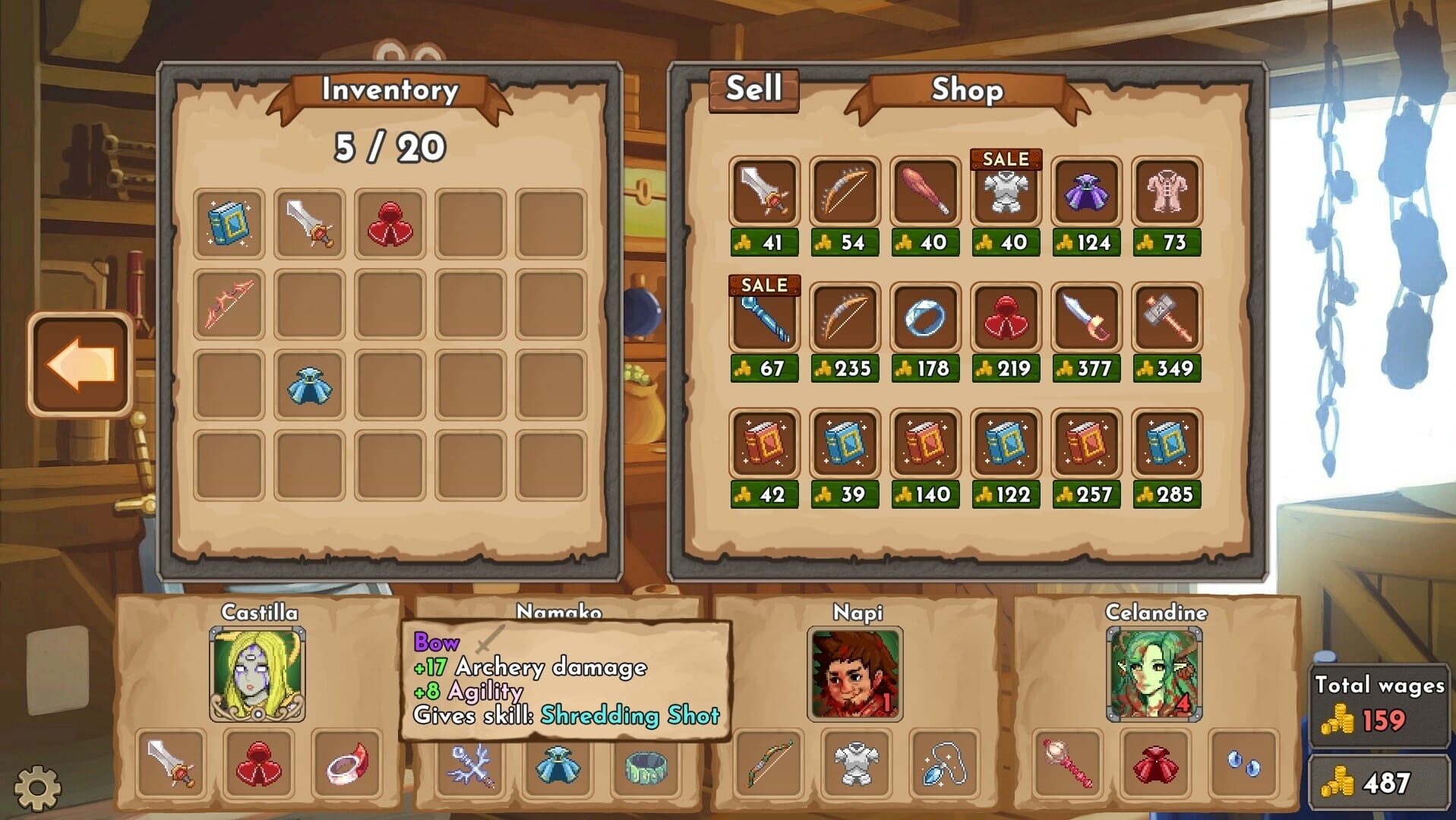
Task: Buy the longbow priced 54
Action: pyautogui.click(x=845, y=191)
